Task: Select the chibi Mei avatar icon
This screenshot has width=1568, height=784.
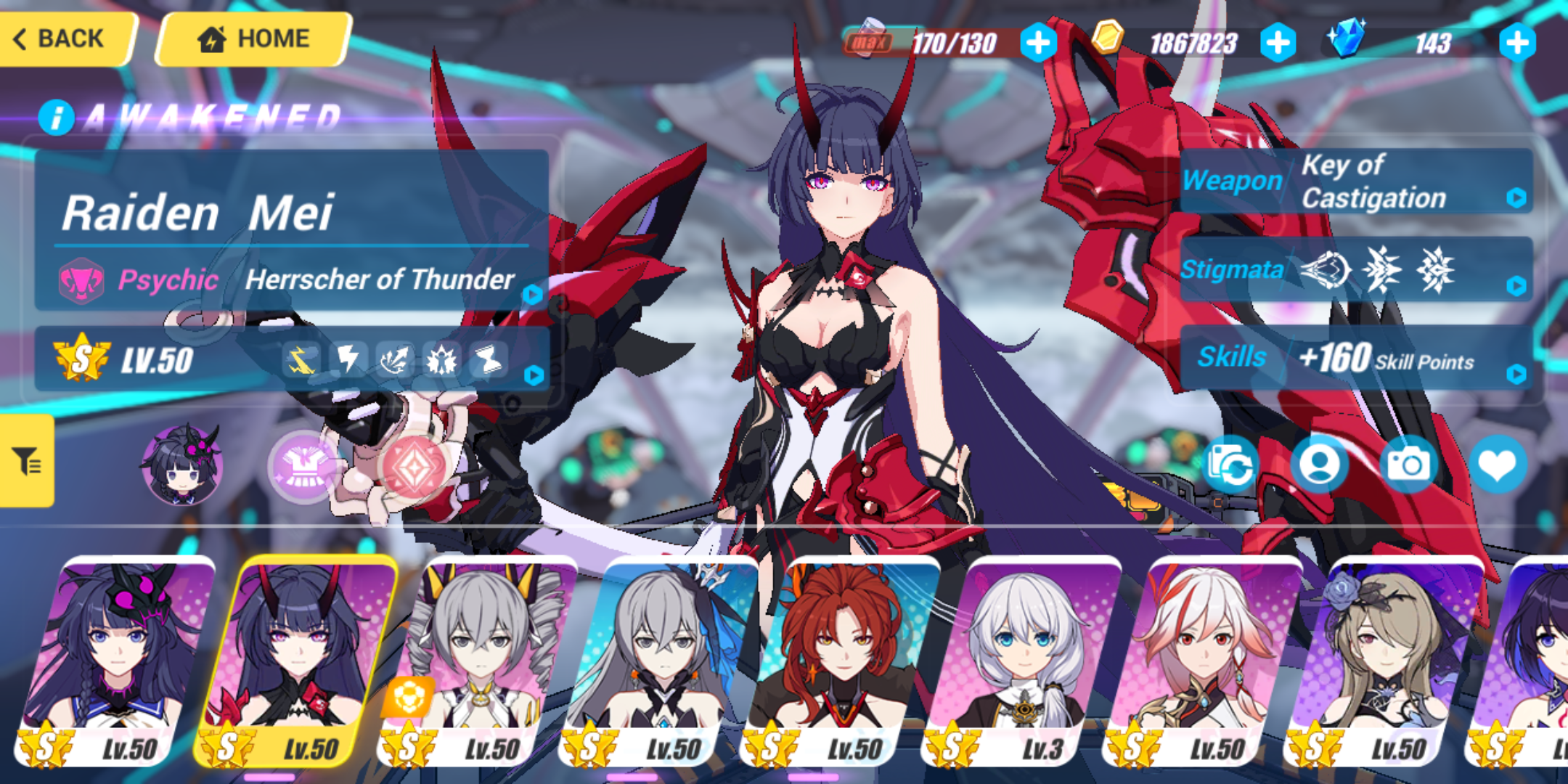Action: [x=181, y=465]
